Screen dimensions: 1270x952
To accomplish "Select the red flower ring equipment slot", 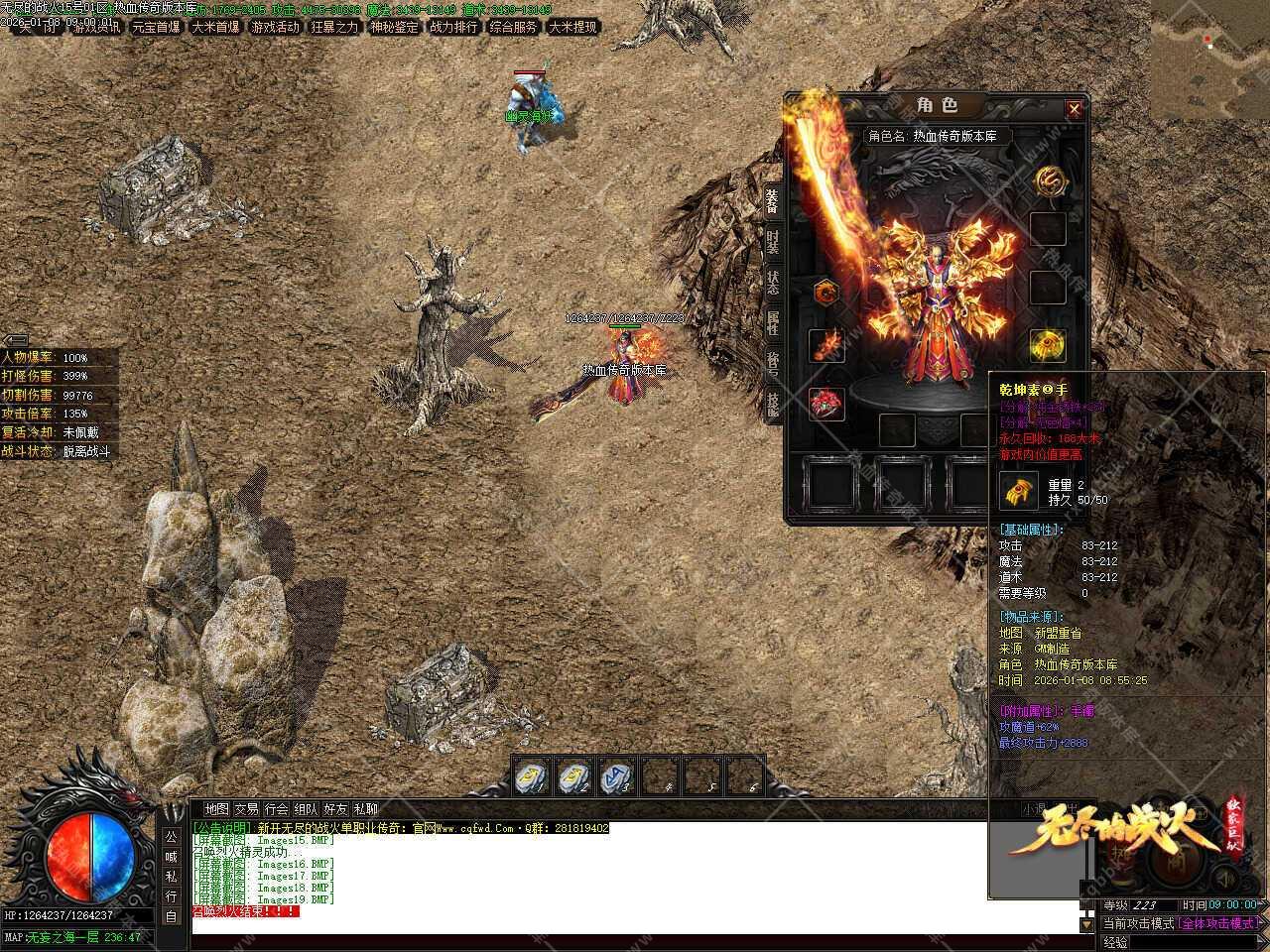I will [x=825, y=404].
